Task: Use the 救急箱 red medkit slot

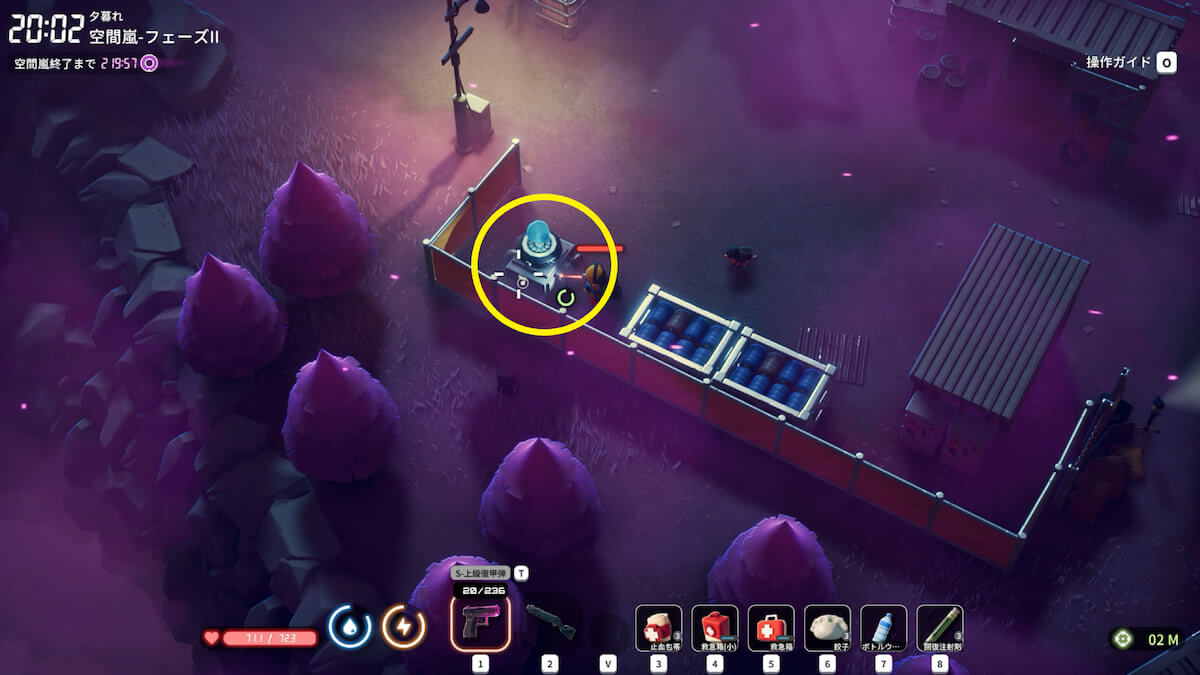Action: coord(771,628)
